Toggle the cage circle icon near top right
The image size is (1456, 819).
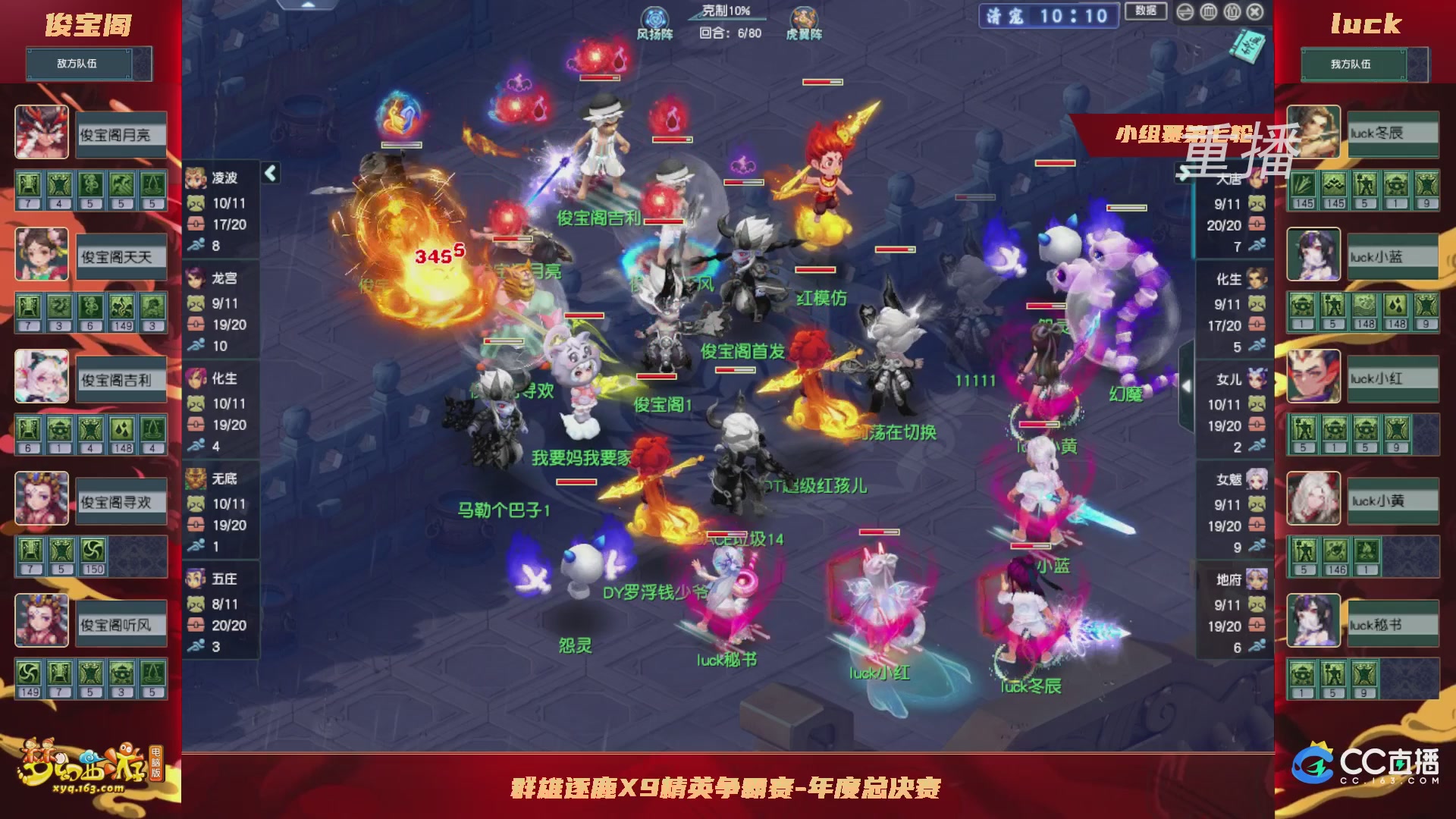1210,13
